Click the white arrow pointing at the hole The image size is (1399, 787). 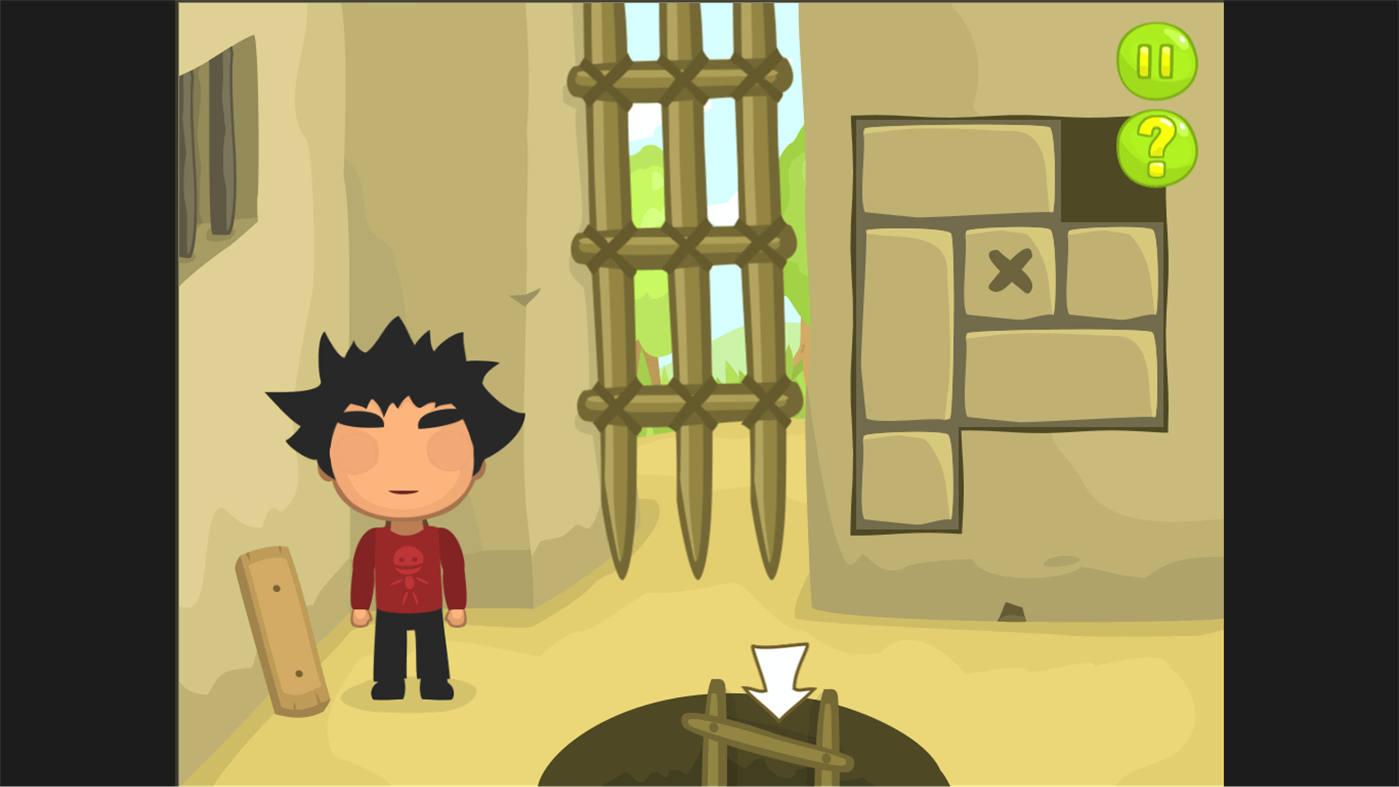[x=778, y=683]
